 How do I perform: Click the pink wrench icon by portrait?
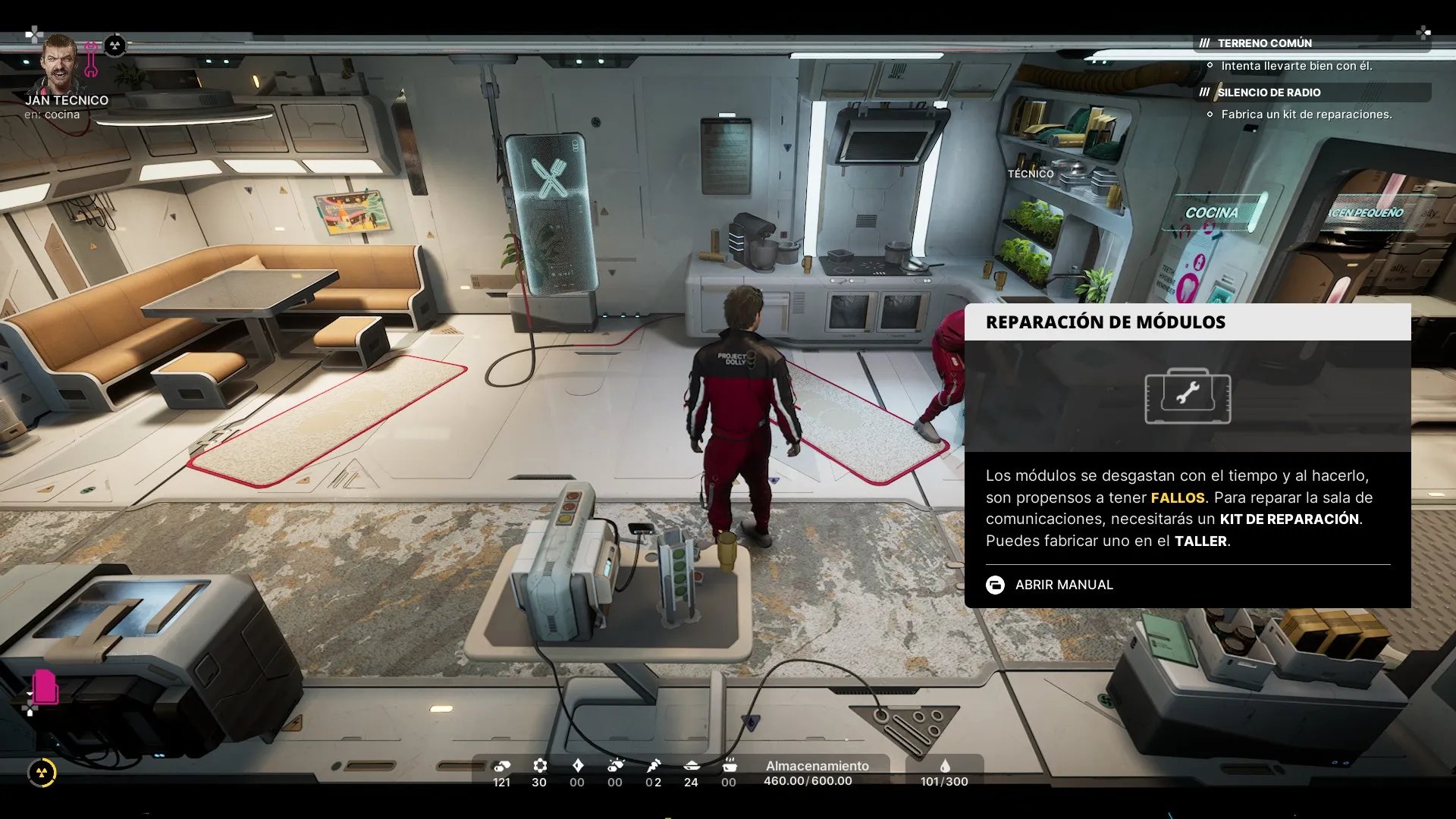(x=91, y=60)
